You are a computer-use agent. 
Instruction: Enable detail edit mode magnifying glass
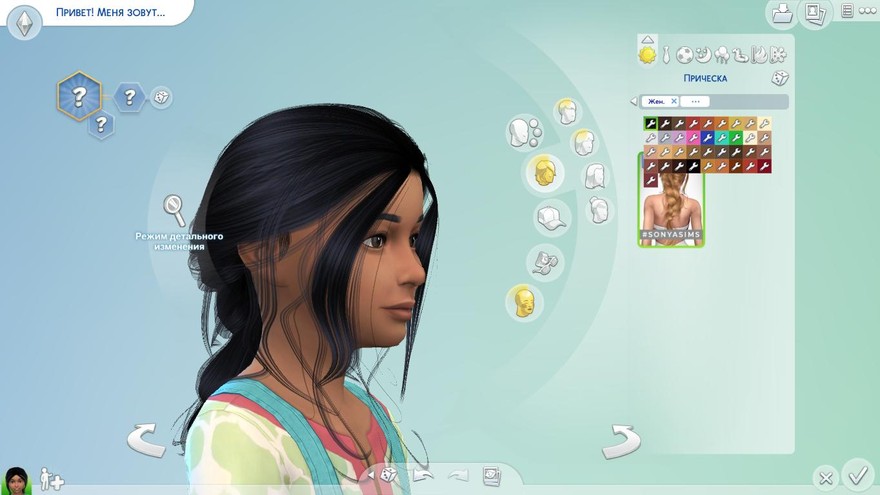(x=175, y=210)
